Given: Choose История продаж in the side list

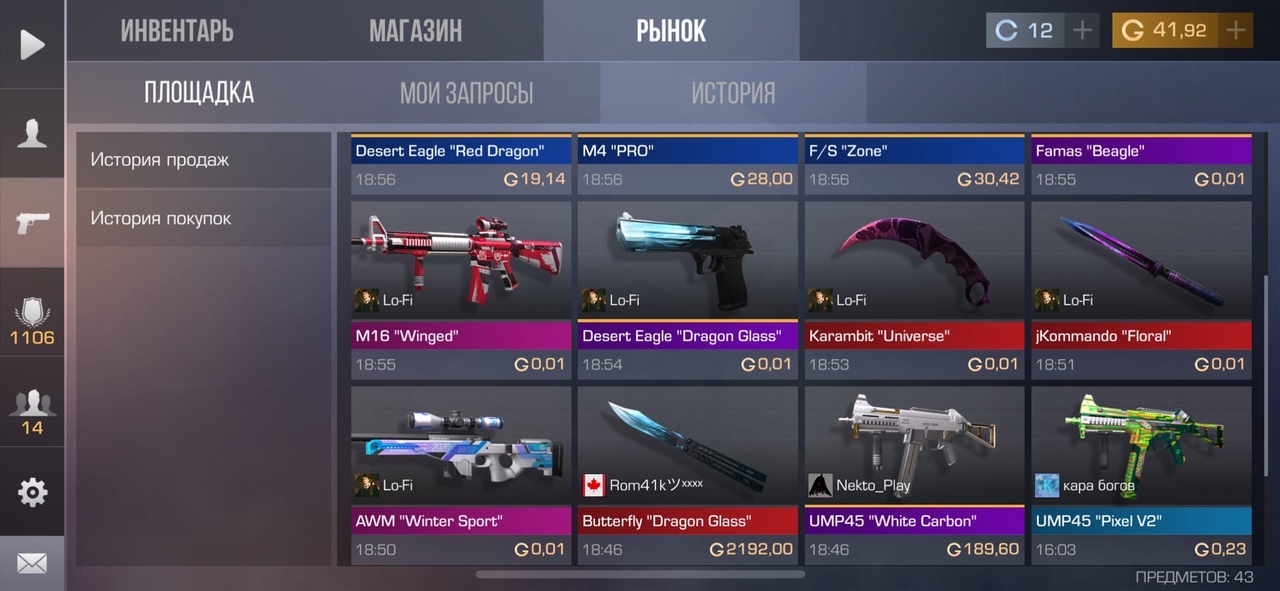Looking at the screenshot, I should click(x=203, y=159).
